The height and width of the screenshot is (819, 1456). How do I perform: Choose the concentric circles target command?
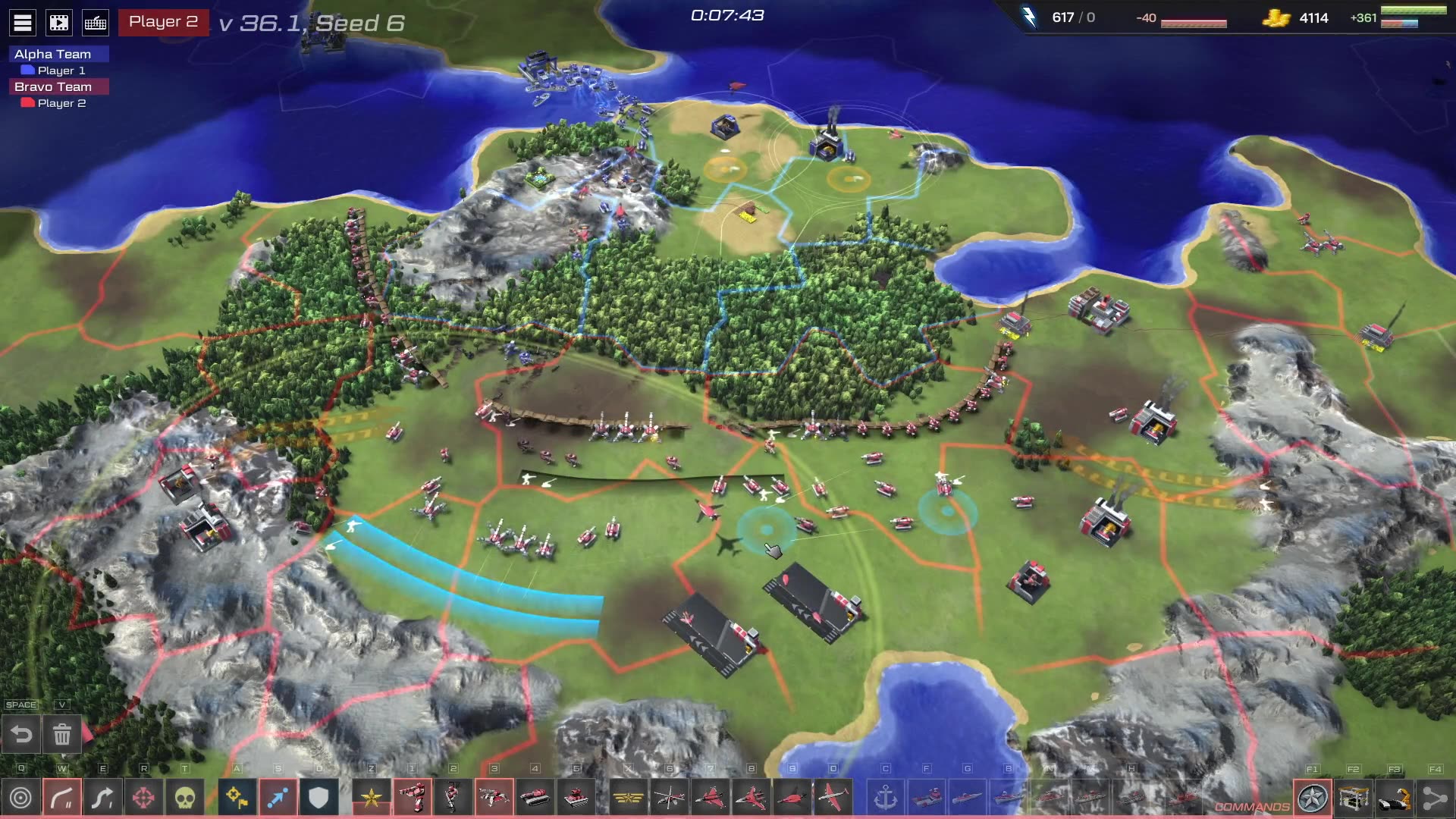tap(21, 798)
